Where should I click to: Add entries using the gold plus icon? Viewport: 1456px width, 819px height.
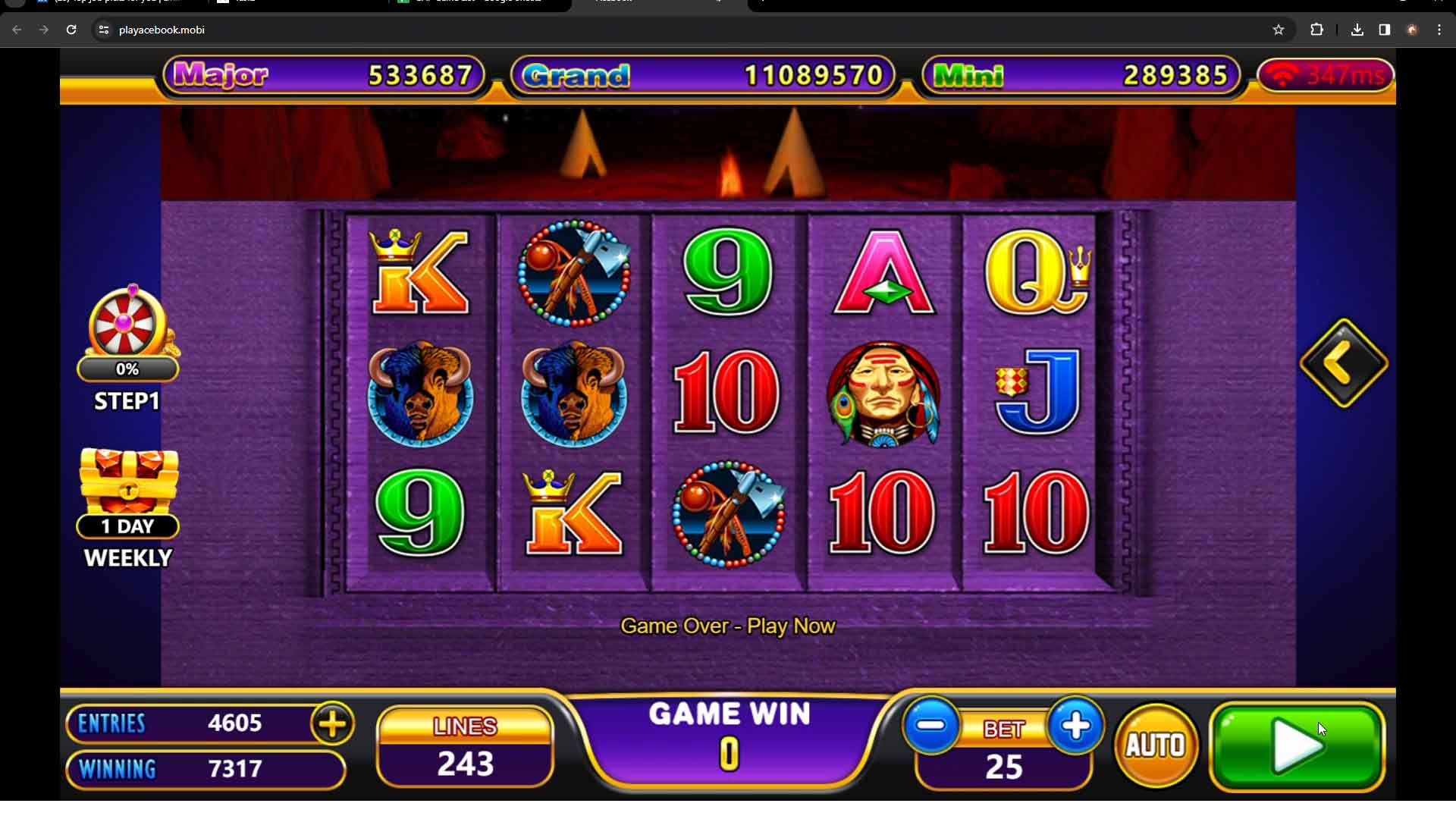tap(331, 723)
